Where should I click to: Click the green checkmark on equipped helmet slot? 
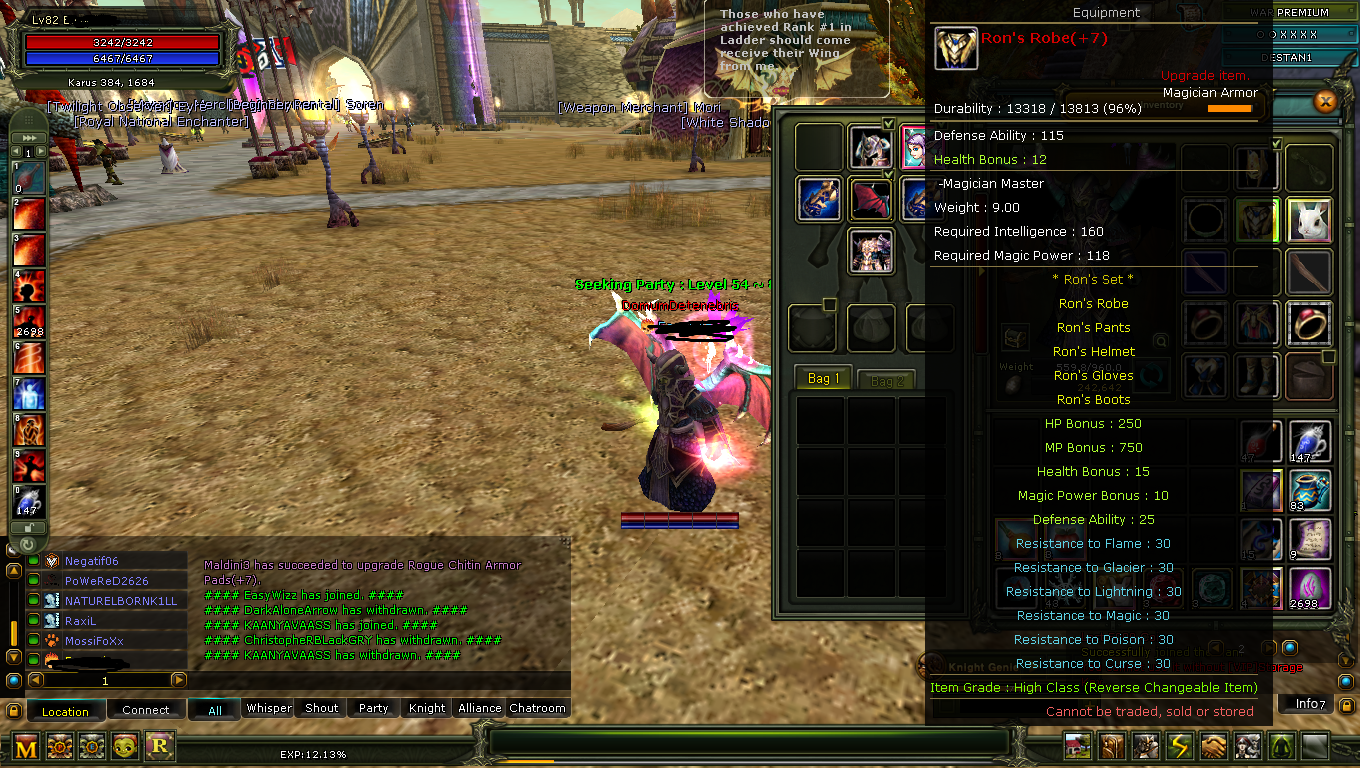(889, 123)
